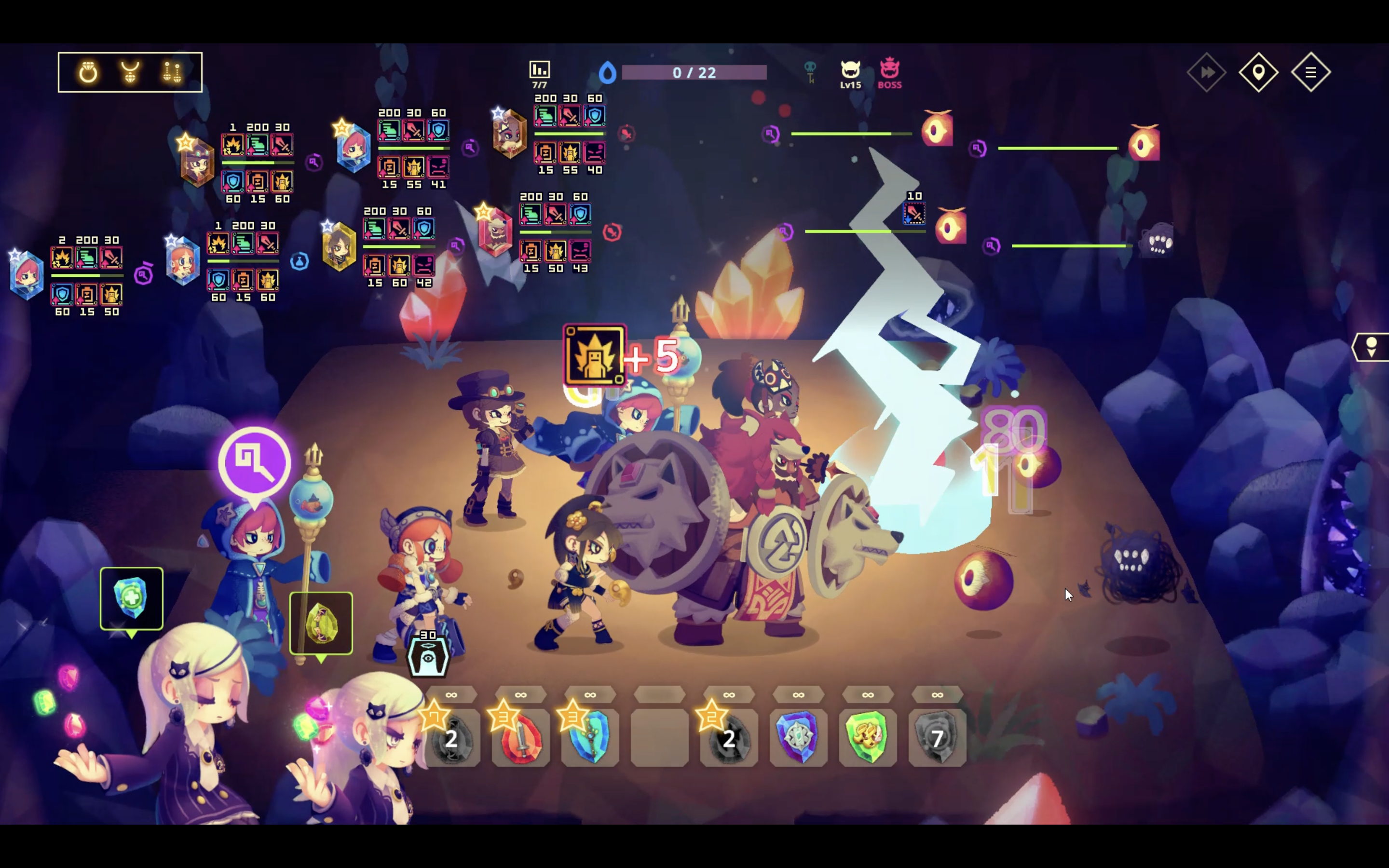Click the Boss stage indicator icon
The image size is (1389, 868).
890,73
